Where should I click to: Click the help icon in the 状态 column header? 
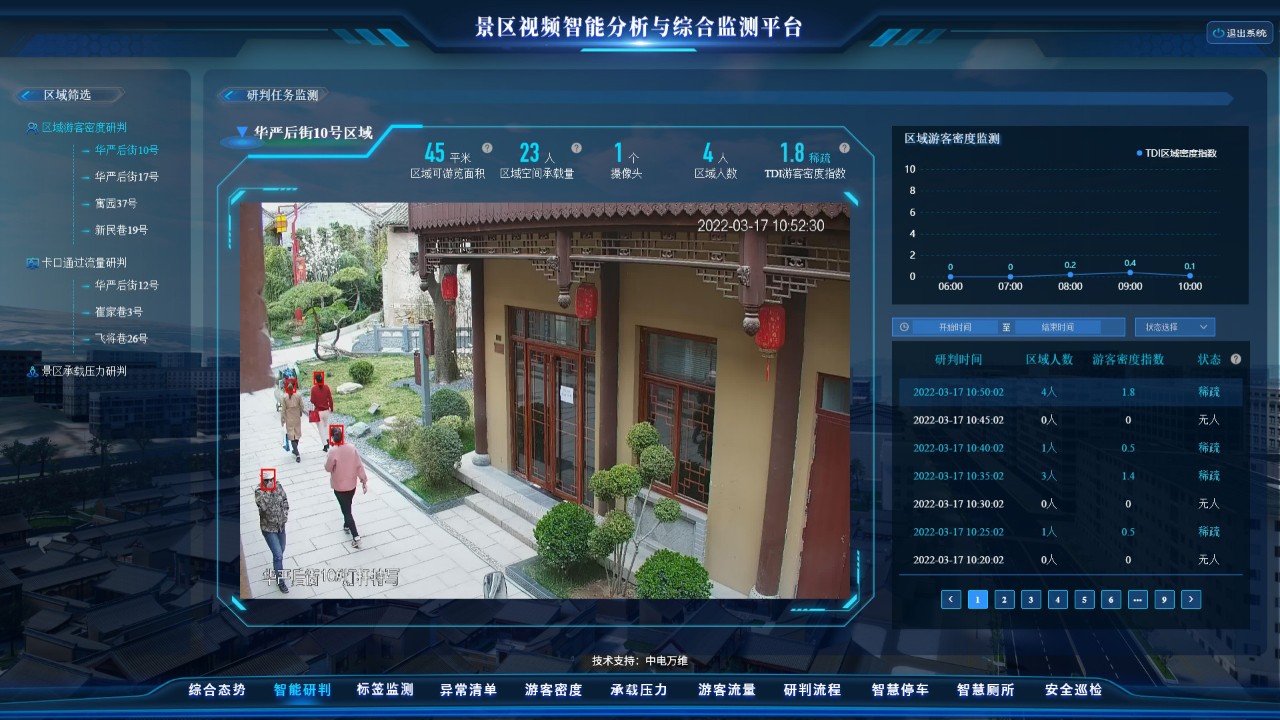1234,358
